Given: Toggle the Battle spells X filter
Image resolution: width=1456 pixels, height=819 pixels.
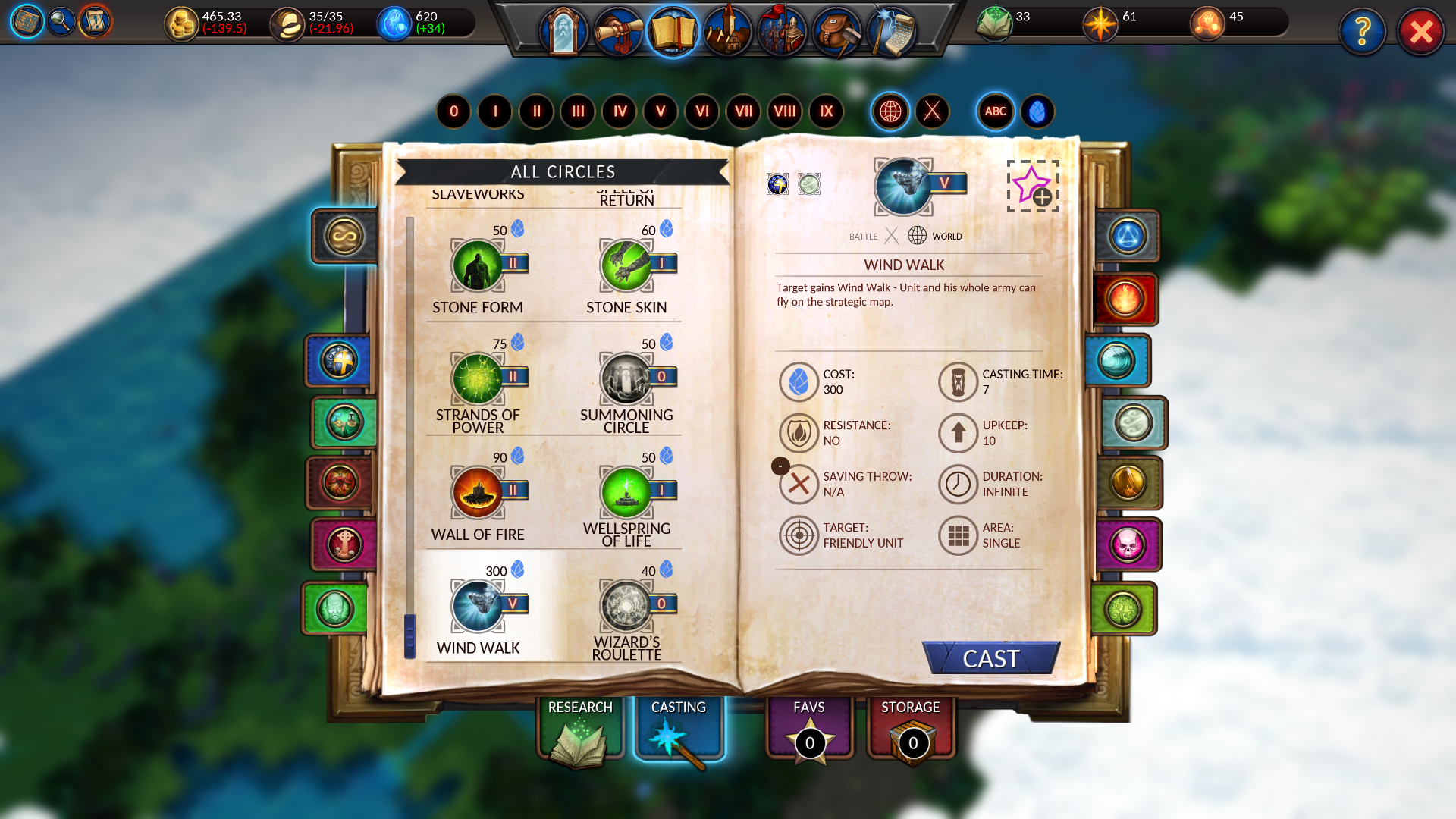Looking at the screenshot, I should click(931, 111).
